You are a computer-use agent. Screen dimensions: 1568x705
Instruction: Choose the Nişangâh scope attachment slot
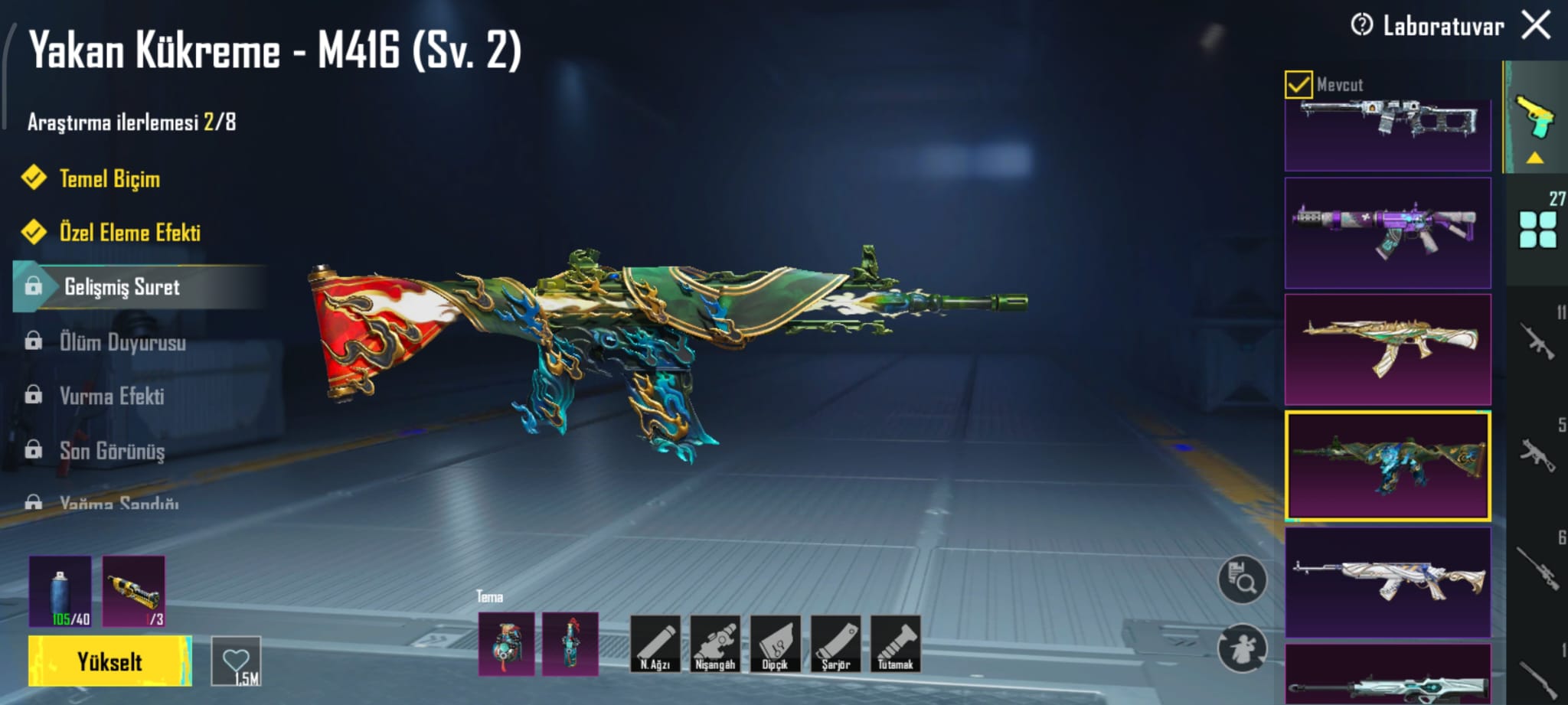pyautogui.click(x=715, y=645)
